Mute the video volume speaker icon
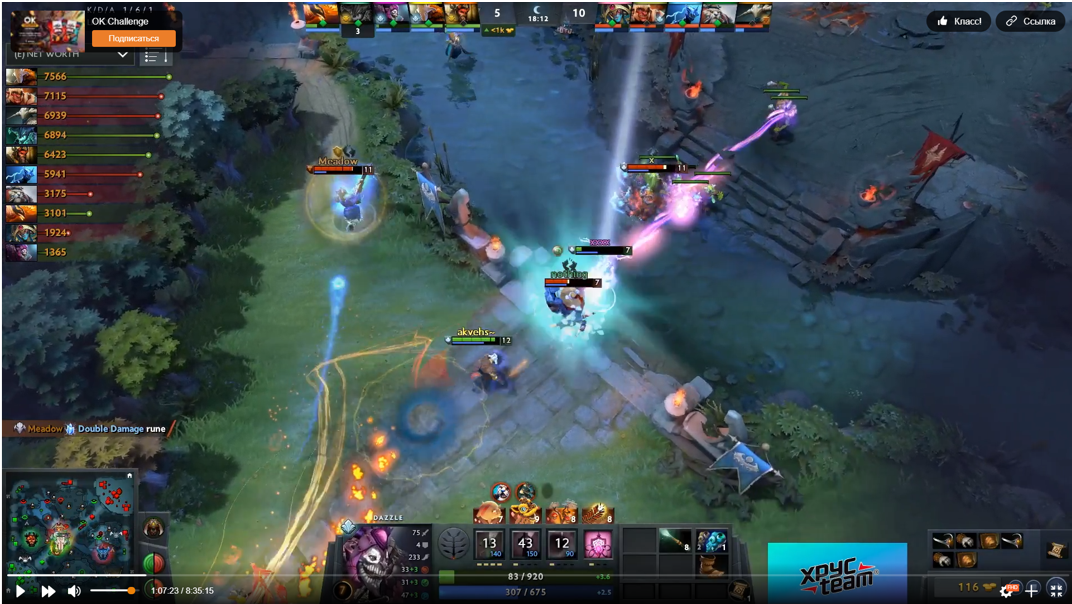 pos(74,591)
